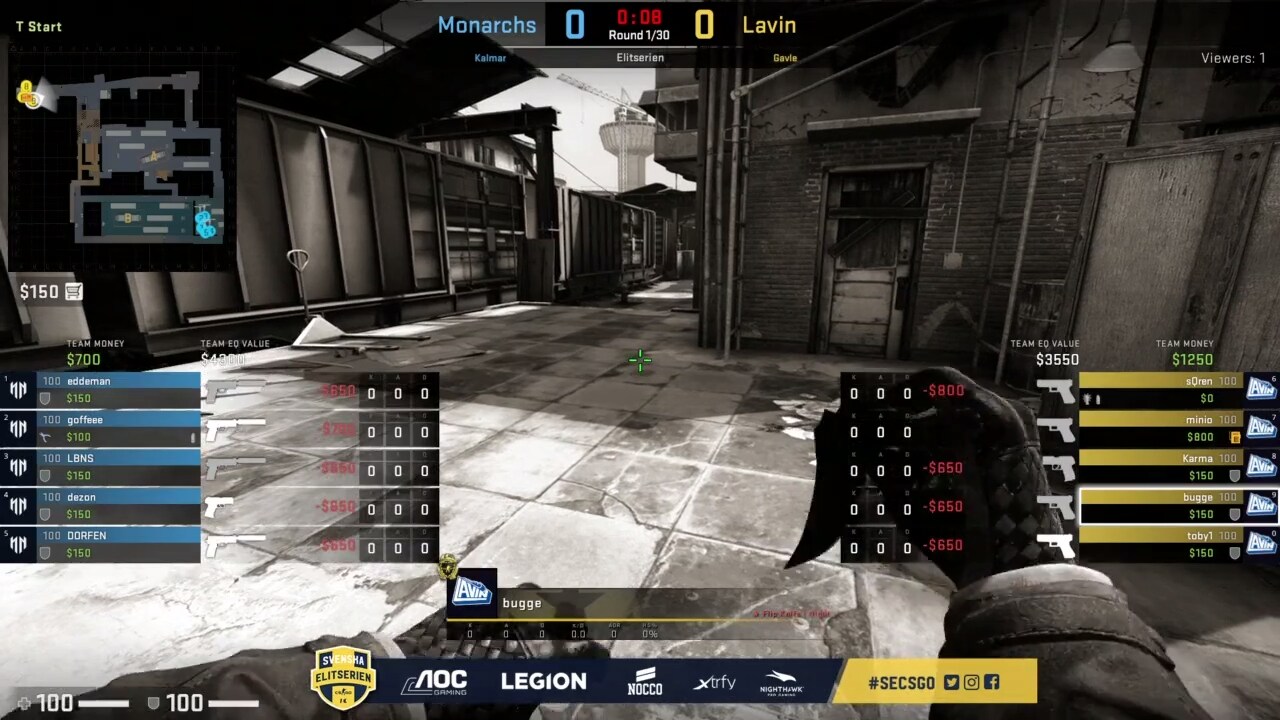Click the Lavin team name in scoreboard
The width and height of the screenshot is (1280, 720).
pos(769,25)
